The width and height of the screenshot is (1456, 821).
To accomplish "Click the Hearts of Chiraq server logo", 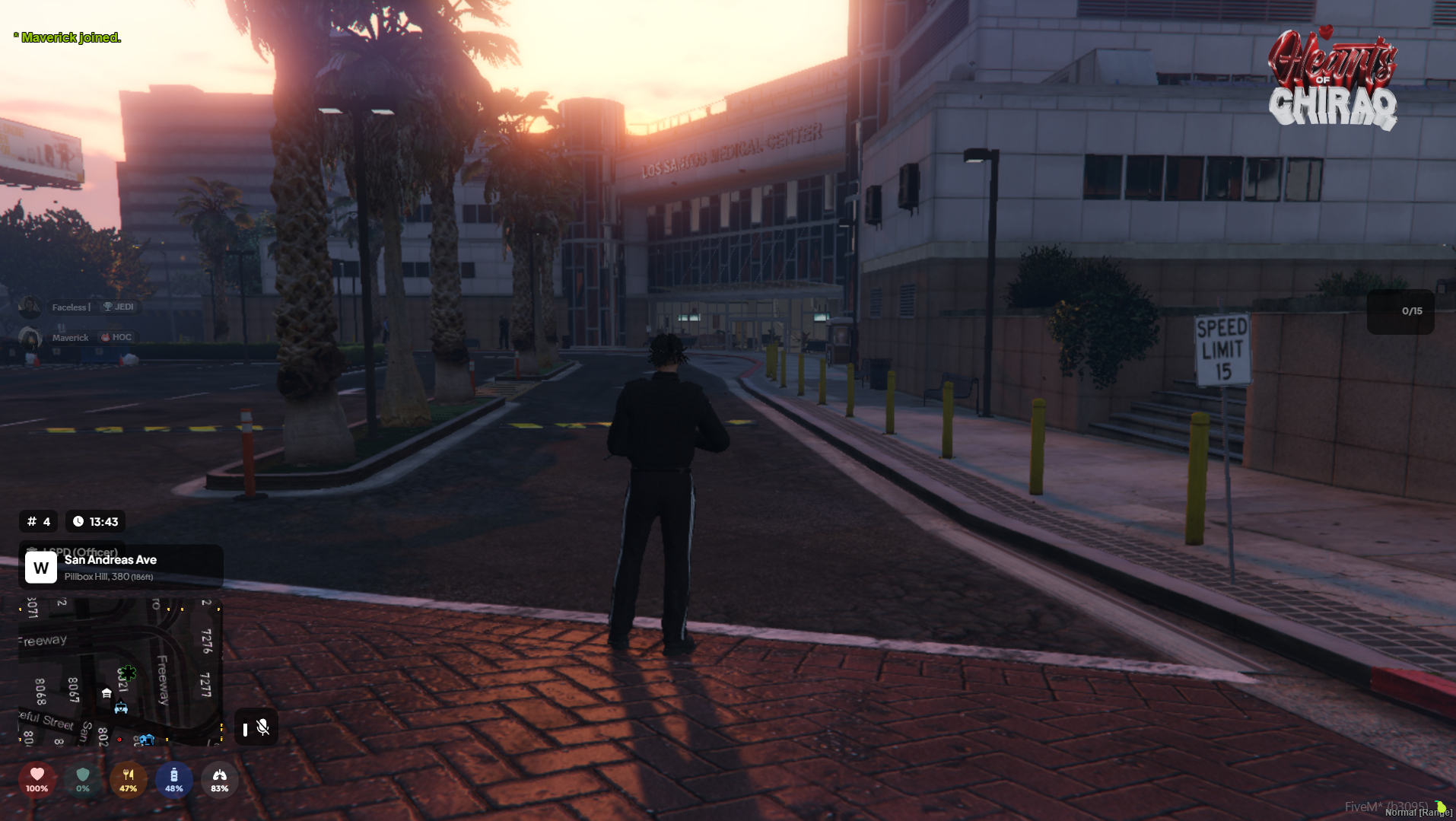I will (x=1332, y=78).
